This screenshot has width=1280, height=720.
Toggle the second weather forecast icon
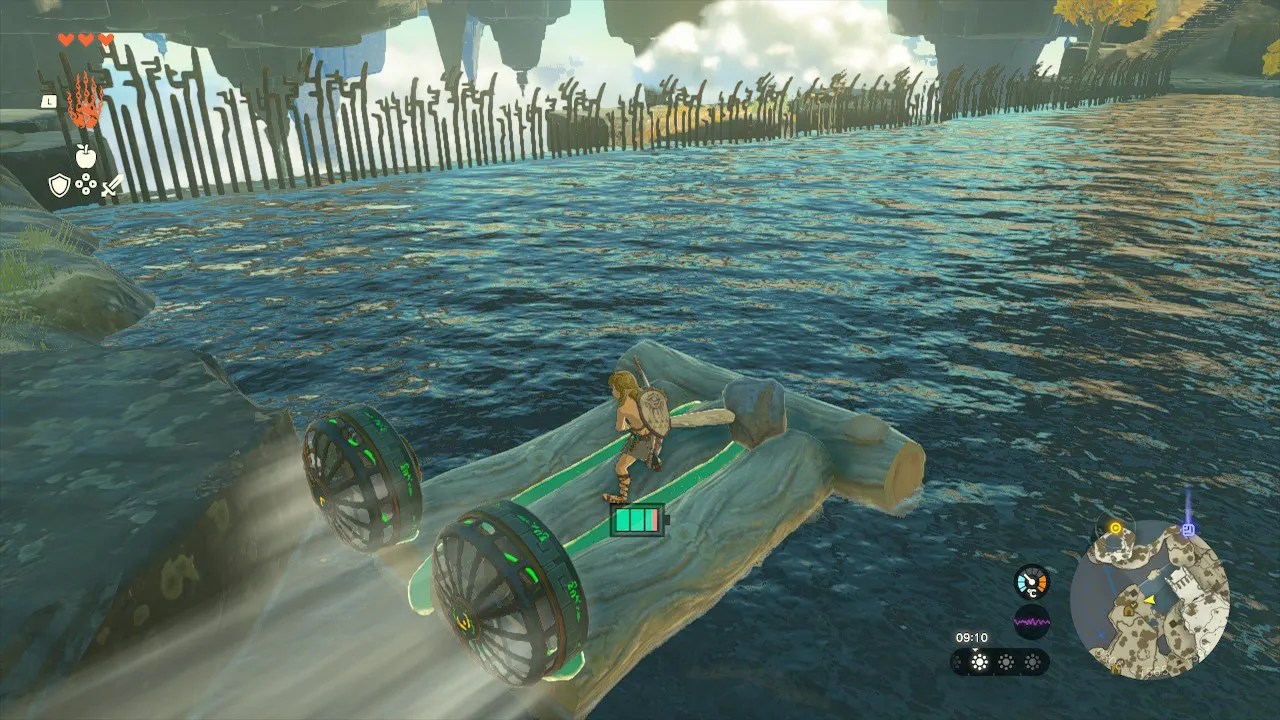coord(1005,661)
